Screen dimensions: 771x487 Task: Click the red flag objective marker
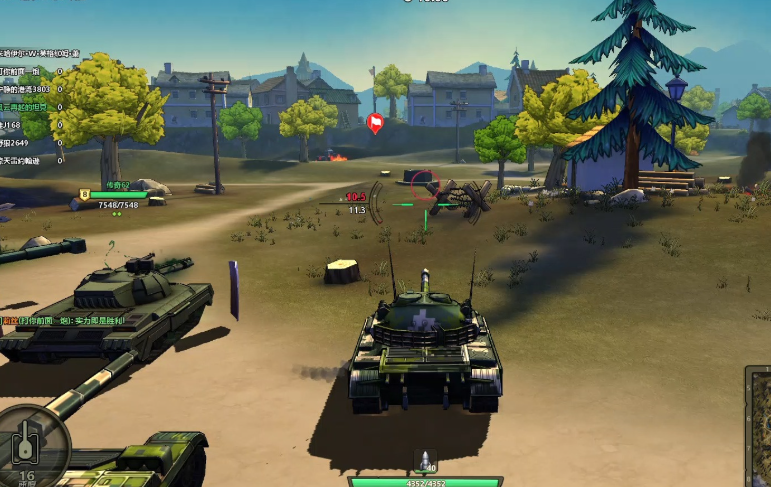pos(376,123)
